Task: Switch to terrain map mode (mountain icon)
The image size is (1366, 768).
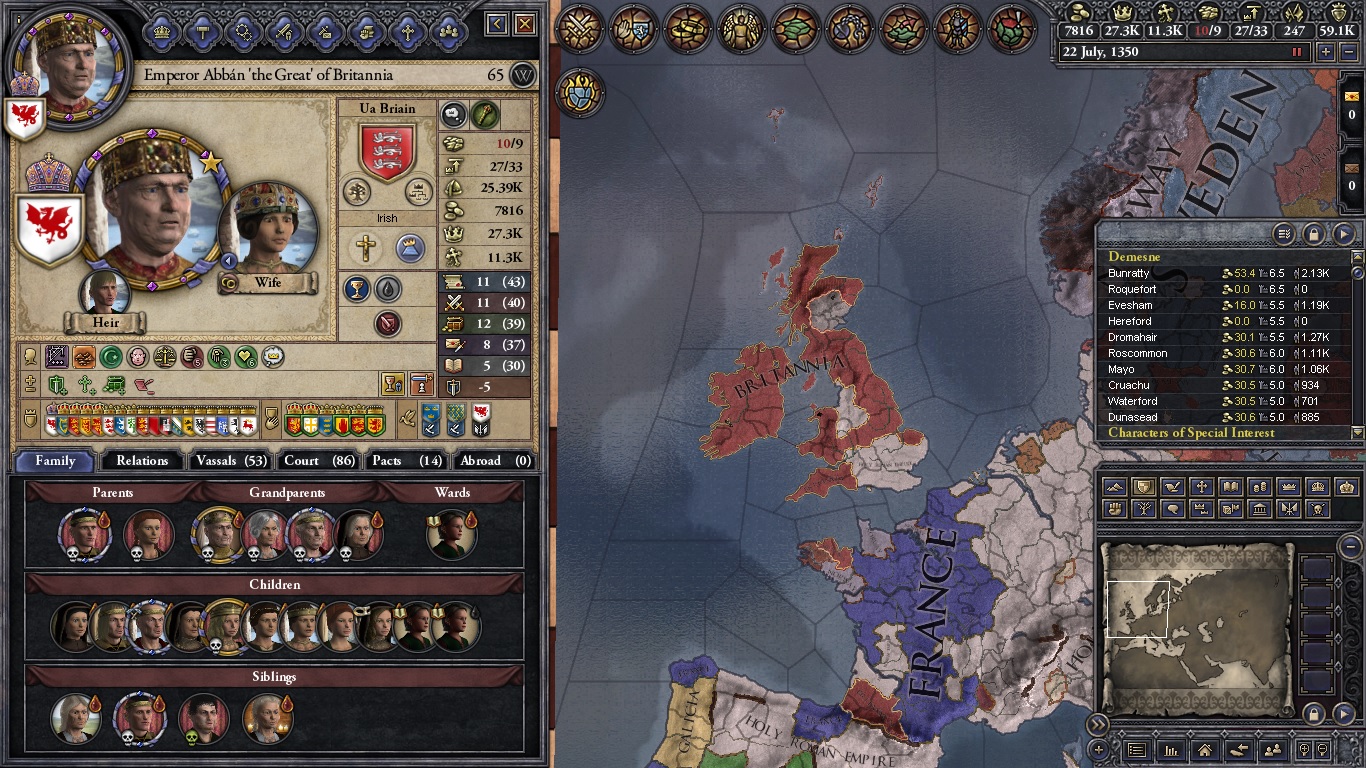Action: click(x=1113, y=487)
